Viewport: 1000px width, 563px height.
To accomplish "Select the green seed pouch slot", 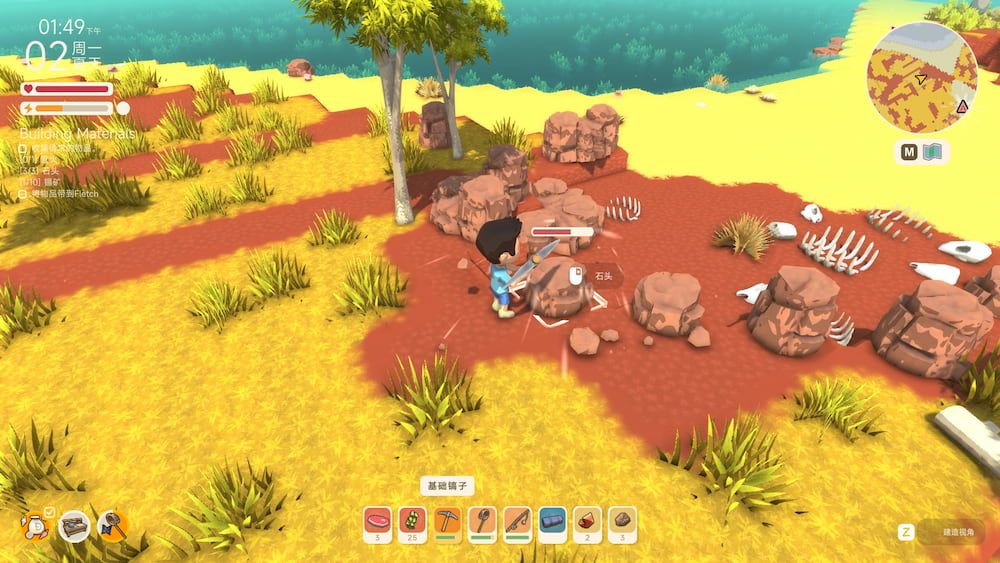I will [x=413, y=521].
